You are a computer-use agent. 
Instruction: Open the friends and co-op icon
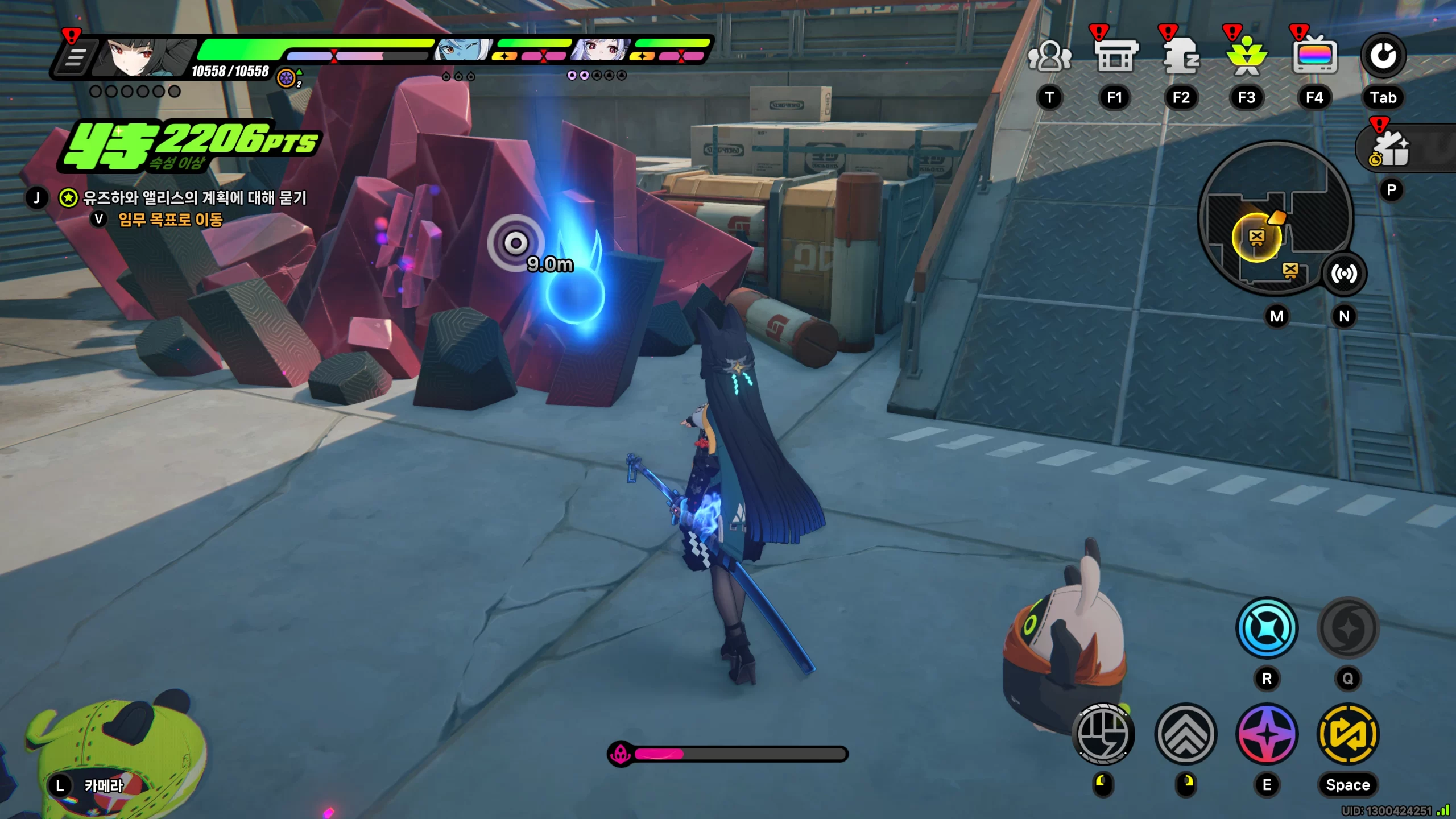[x=1049, y=57]
